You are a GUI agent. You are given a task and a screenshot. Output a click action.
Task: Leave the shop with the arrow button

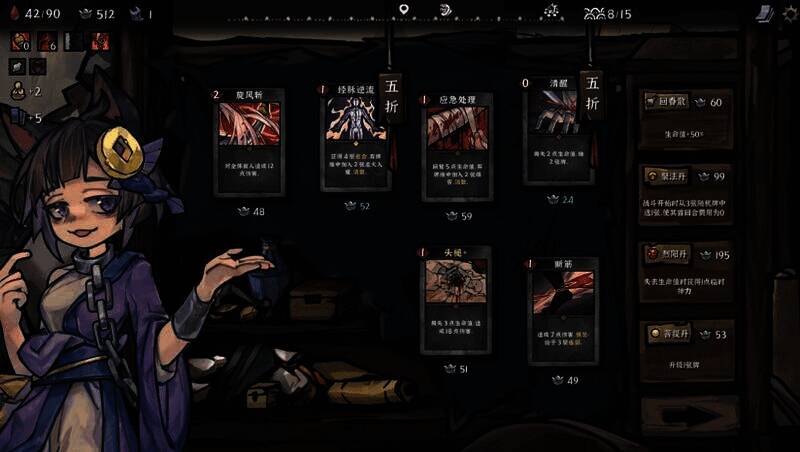coord(688,413)
